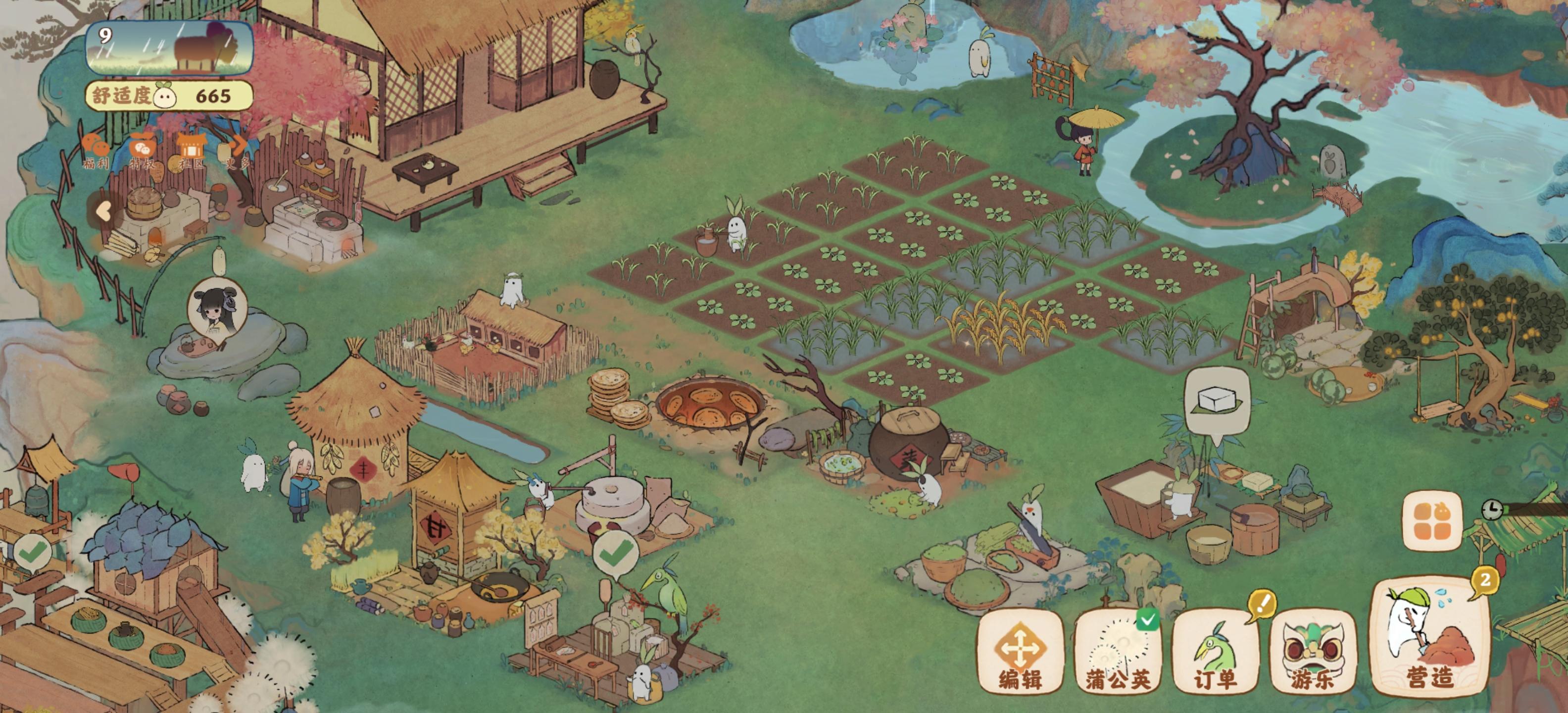
Task: Claim the checkmark bubble above the green bird
Action: click(x=615, y=554)
